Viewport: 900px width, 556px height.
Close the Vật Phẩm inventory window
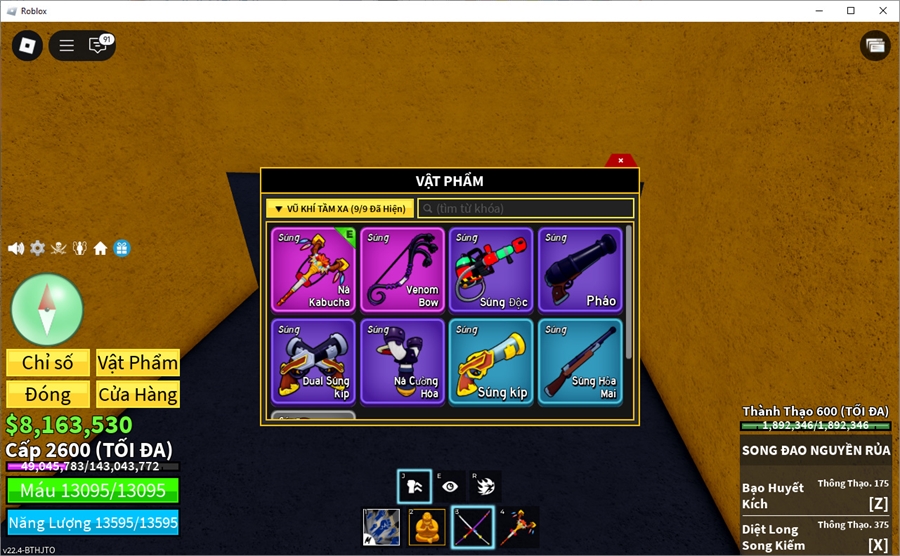(620, 160)
